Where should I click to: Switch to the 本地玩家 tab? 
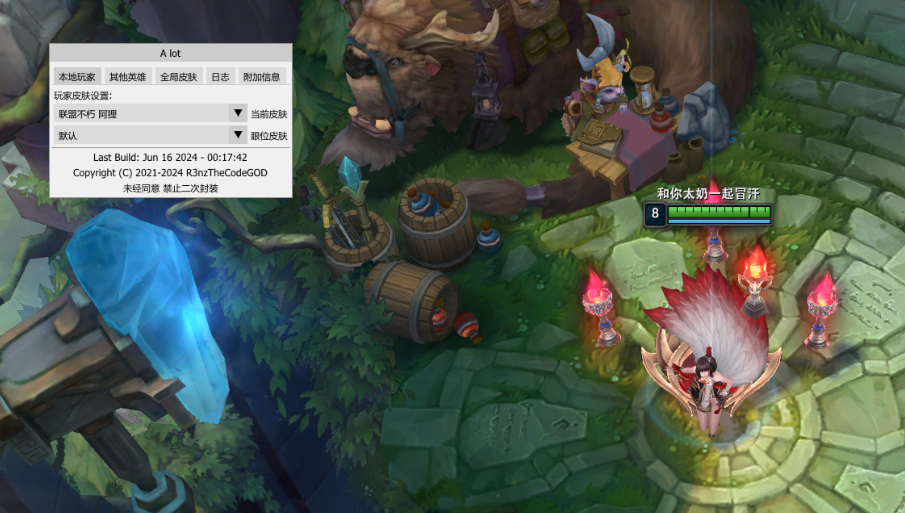click(77, 76)
